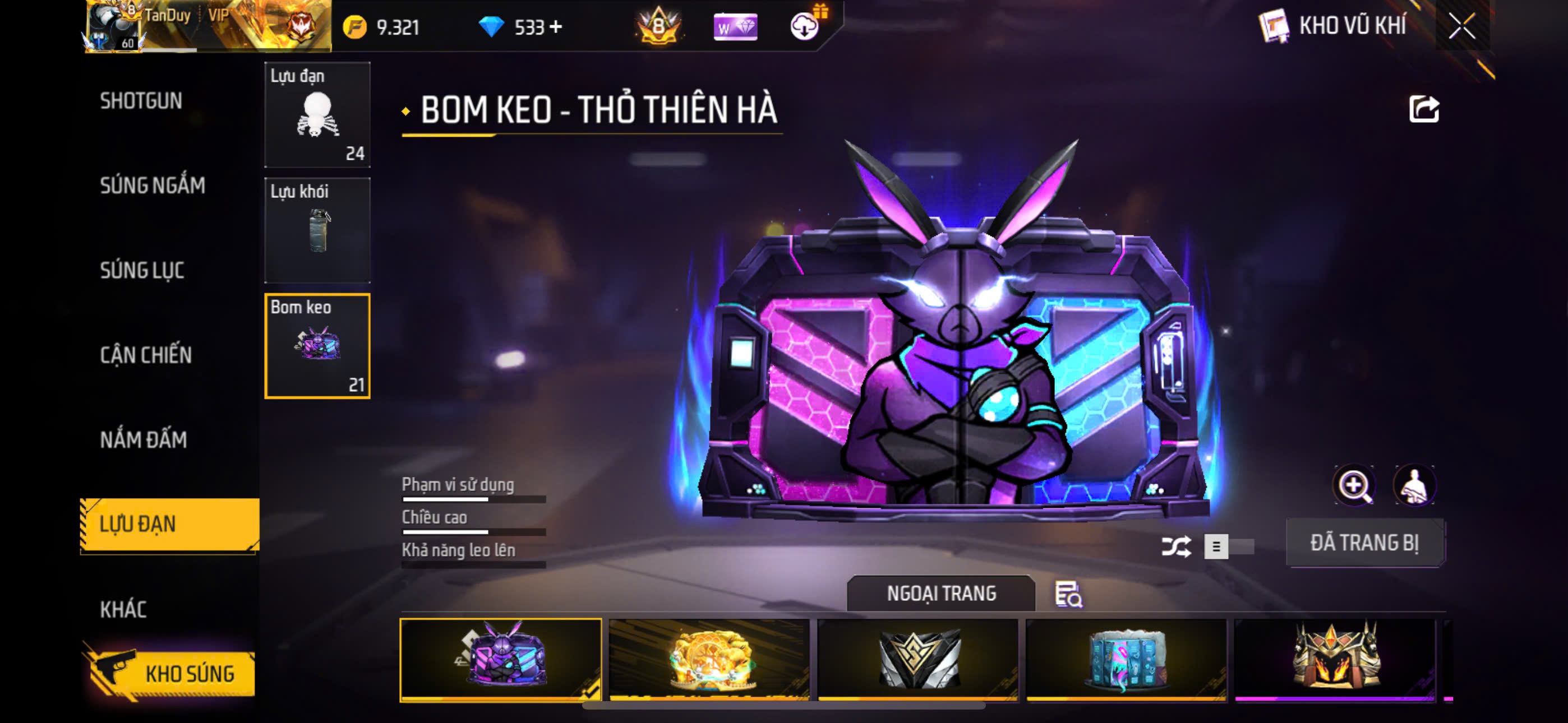1568x723 pixels.
Task: Preview skin on character icon
Action: coord(1413,486)
